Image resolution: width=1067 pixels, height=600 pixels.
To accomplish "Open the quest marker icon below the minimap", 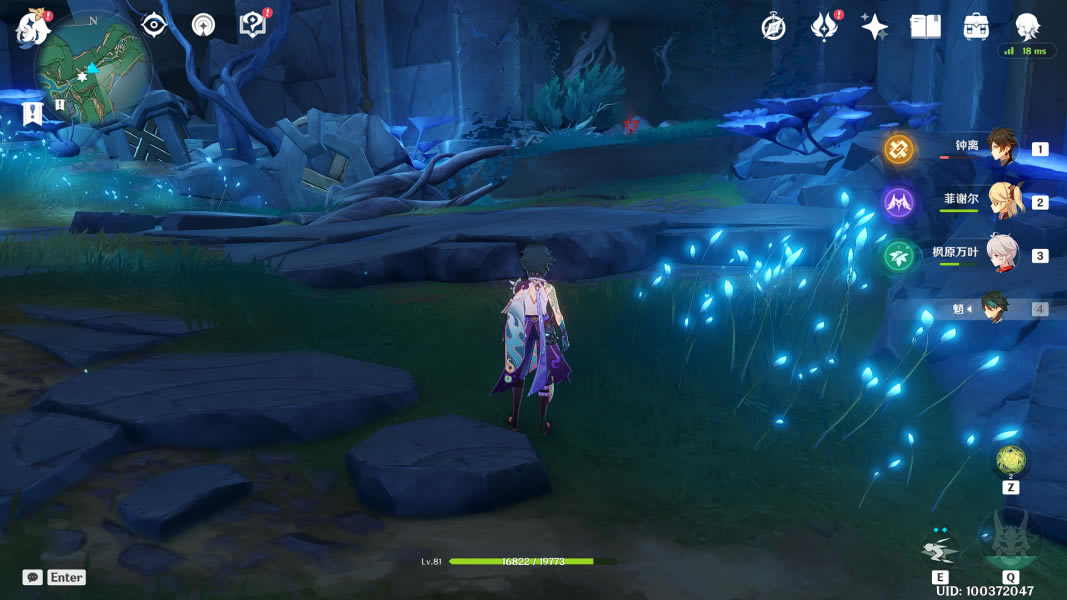I will click(33, 112).
